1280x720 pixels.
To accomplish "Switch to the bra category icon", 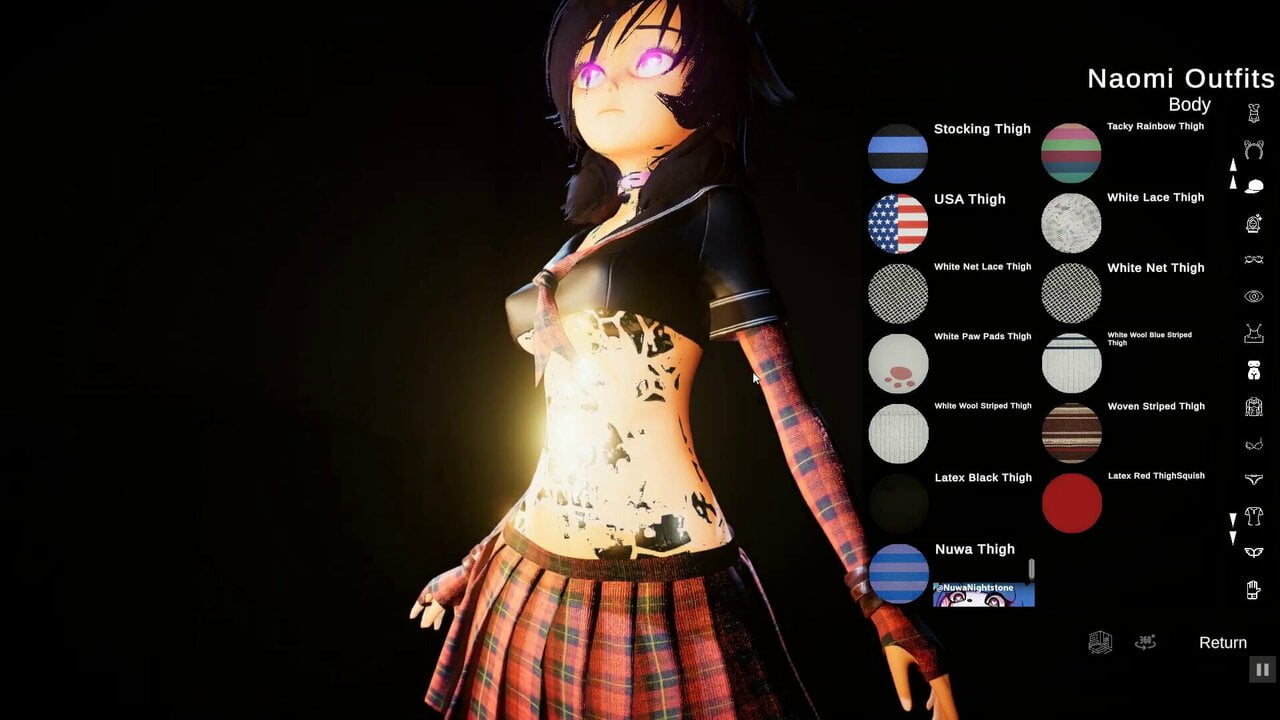I will pyautogui.click(x=1253, y=444).
